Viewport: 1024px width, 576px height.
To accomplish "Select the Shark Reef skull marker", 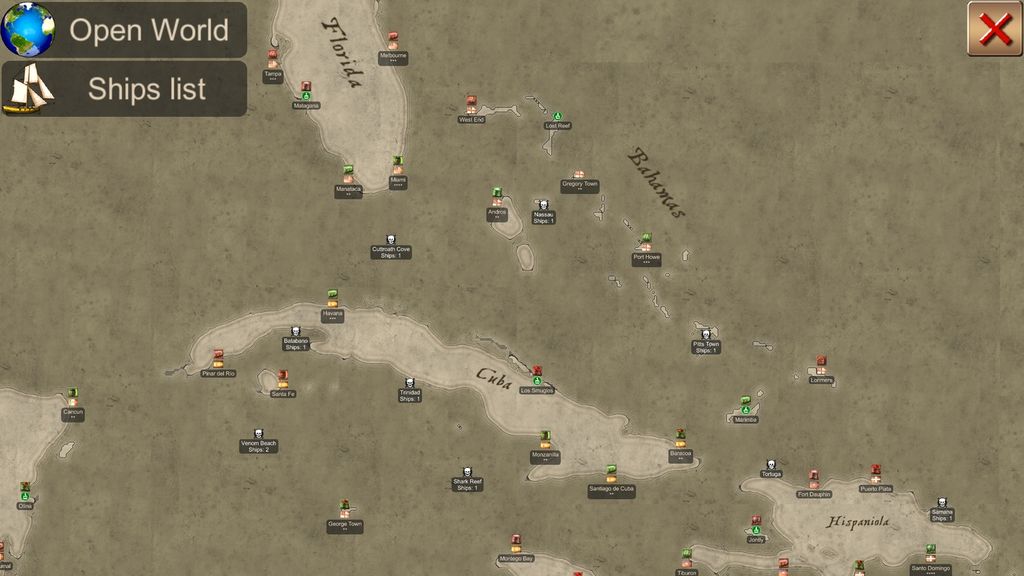I will pos(467,474).
